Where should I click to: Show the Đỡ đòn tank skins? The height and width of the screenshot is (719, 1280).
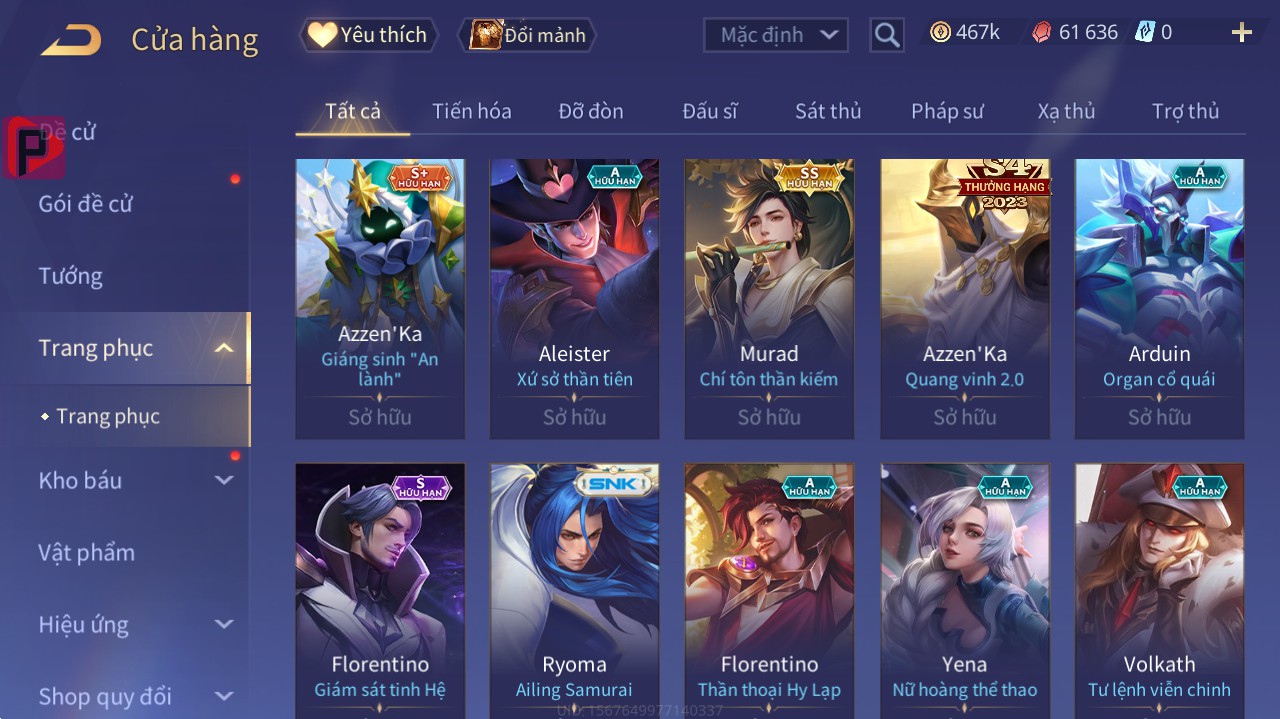tap(590, 111)
